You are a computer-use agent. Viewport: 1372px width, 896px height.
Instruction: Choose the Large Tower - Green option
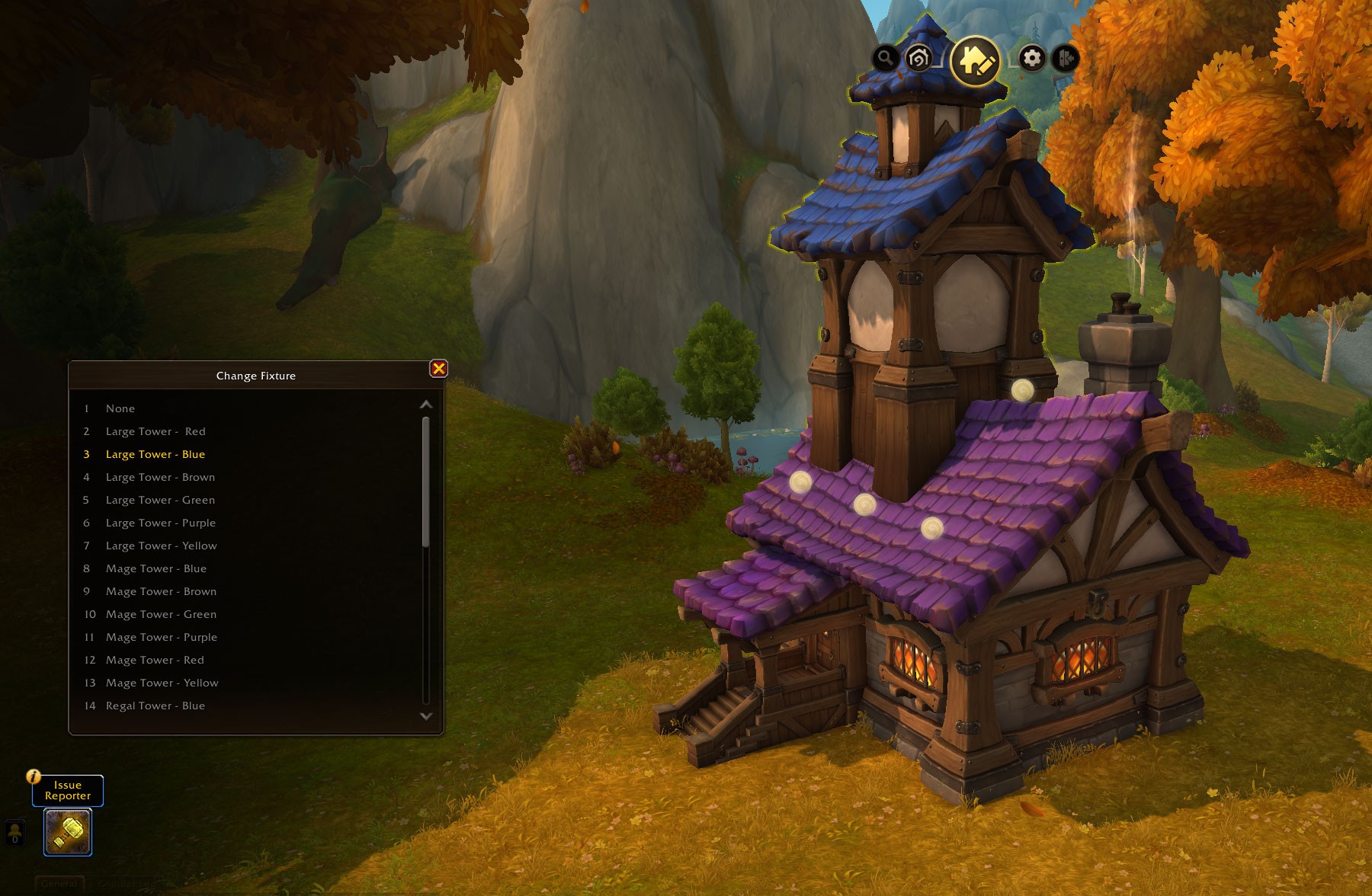coord(160,500)
